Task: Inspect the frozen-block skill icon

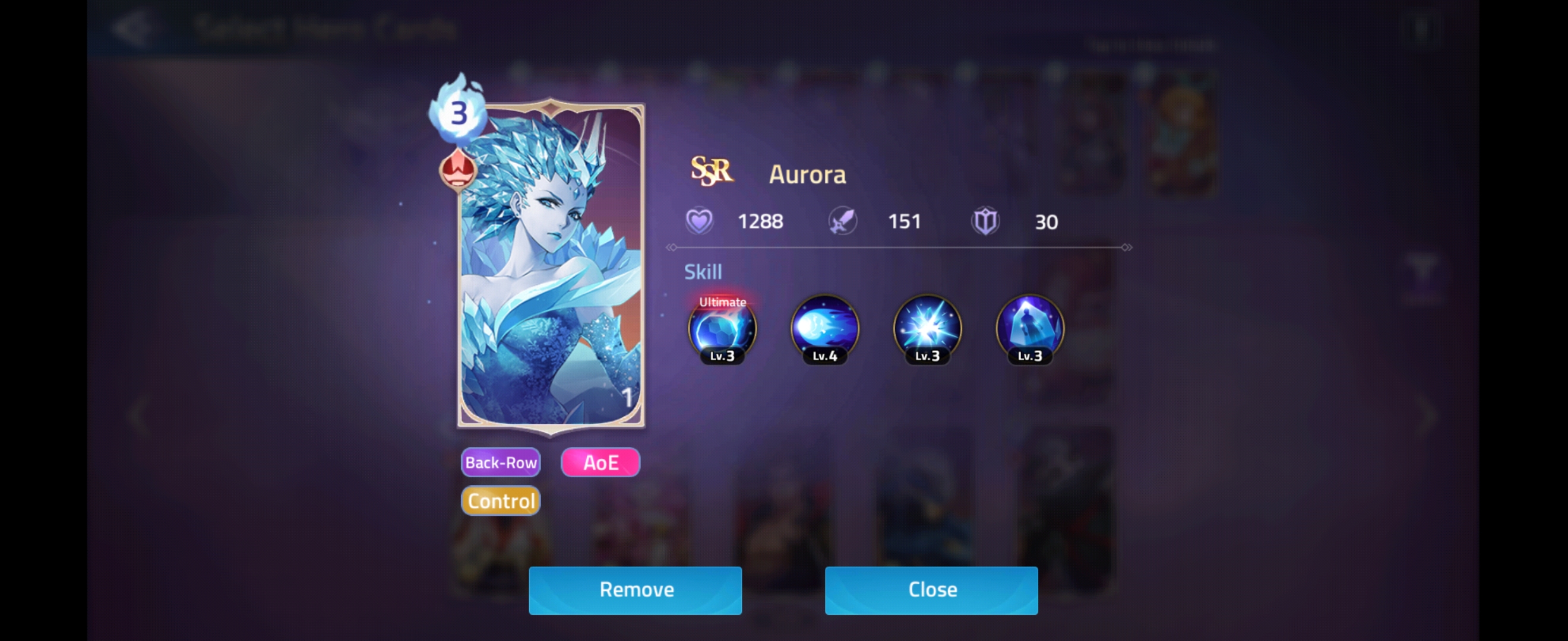Action: tap(1028, 330)
